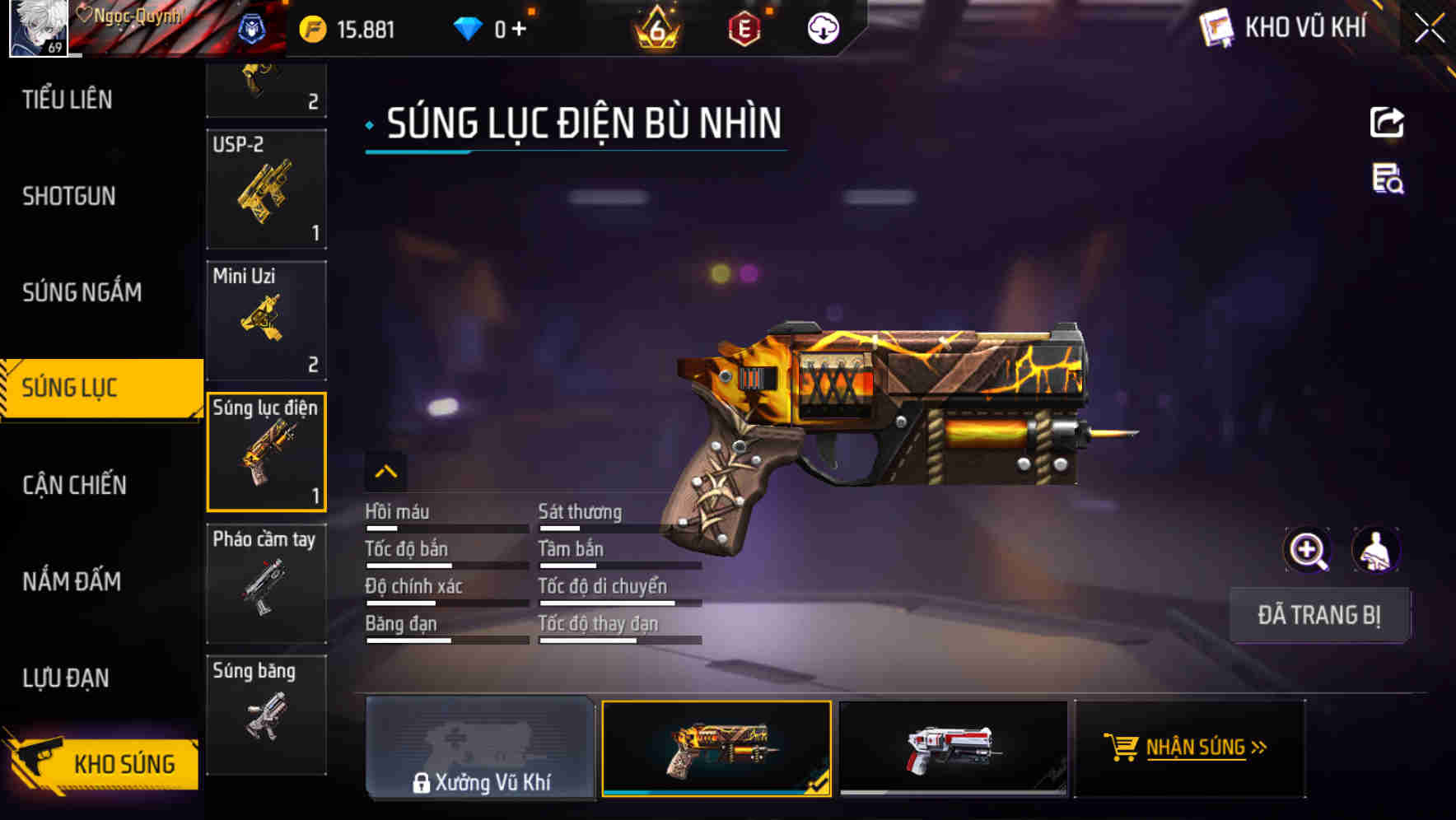The height and width of the screenshot is (820, 1456).
Task: Share the Súng Lục Điện Bù Nhìn weapon
Action: (x=1388, y=122)
